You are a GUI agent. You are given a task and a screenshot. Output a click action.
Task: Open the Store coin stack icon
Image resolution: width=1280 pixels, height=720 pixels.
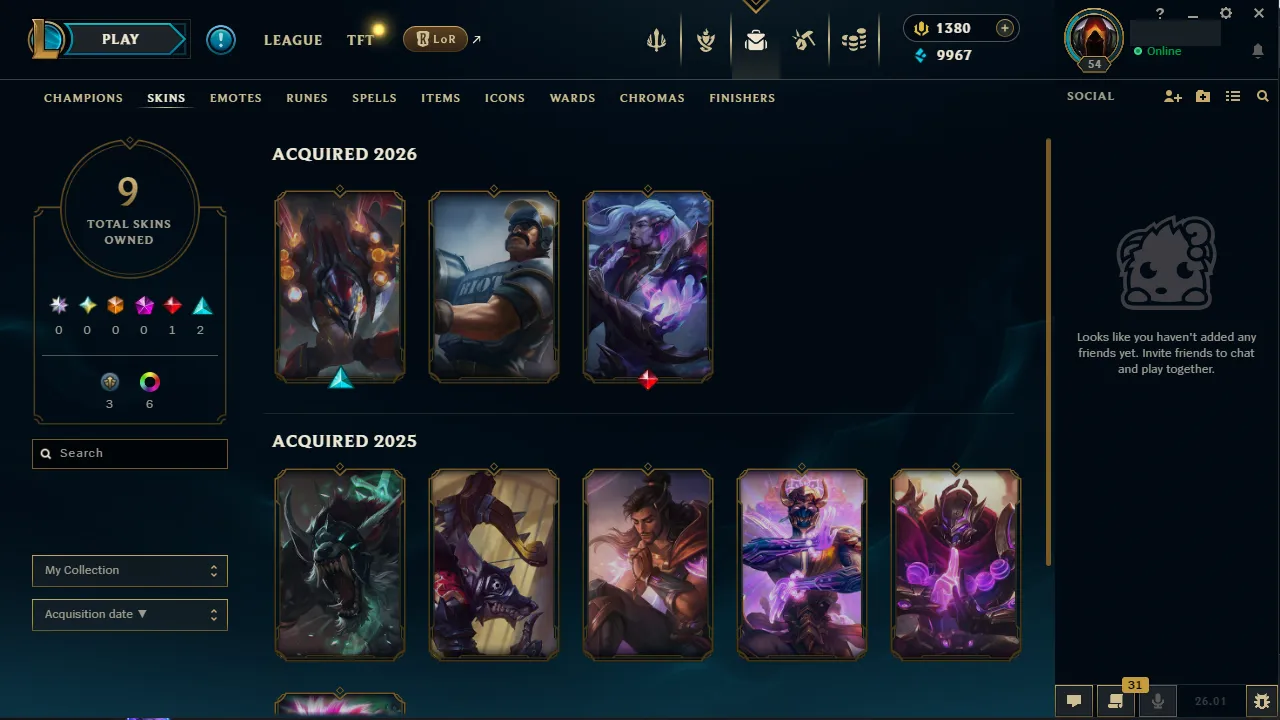click(x=854, y=40)
